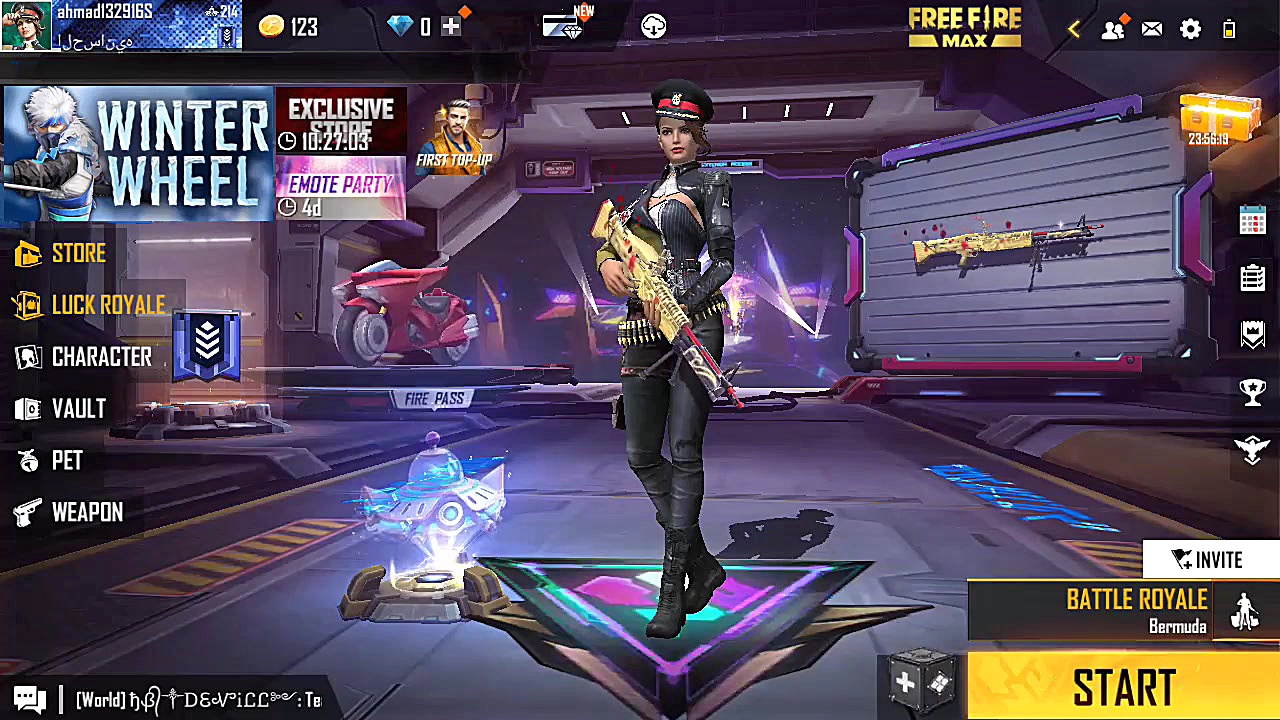
Task: Invite a friend to the squad
Action: 1210,560
